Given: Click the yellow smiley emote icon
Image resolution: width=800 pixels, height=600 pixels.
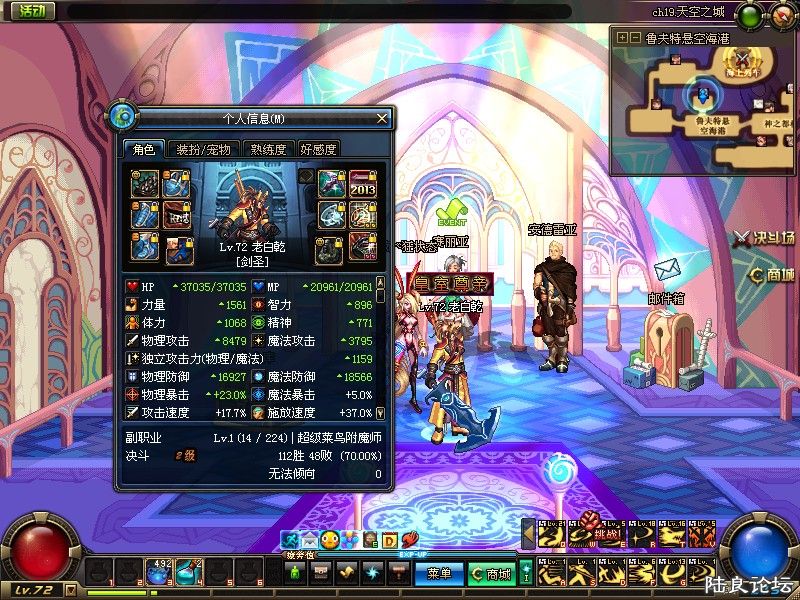Looking at the screenshot, I should 328,541.
